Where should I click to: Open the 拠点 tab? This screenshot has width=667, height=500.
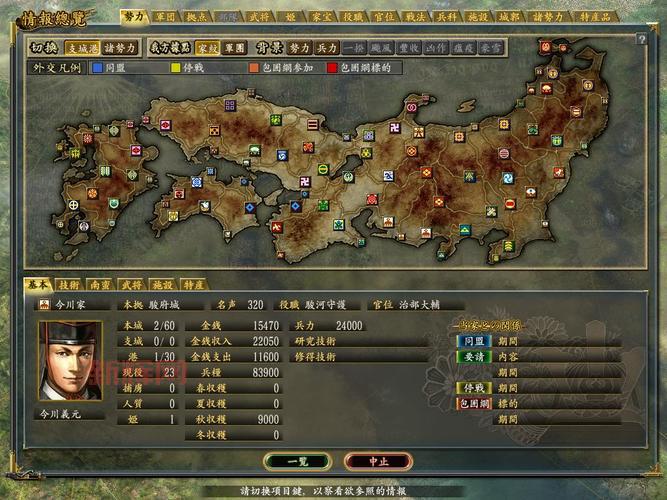point(197,17)
